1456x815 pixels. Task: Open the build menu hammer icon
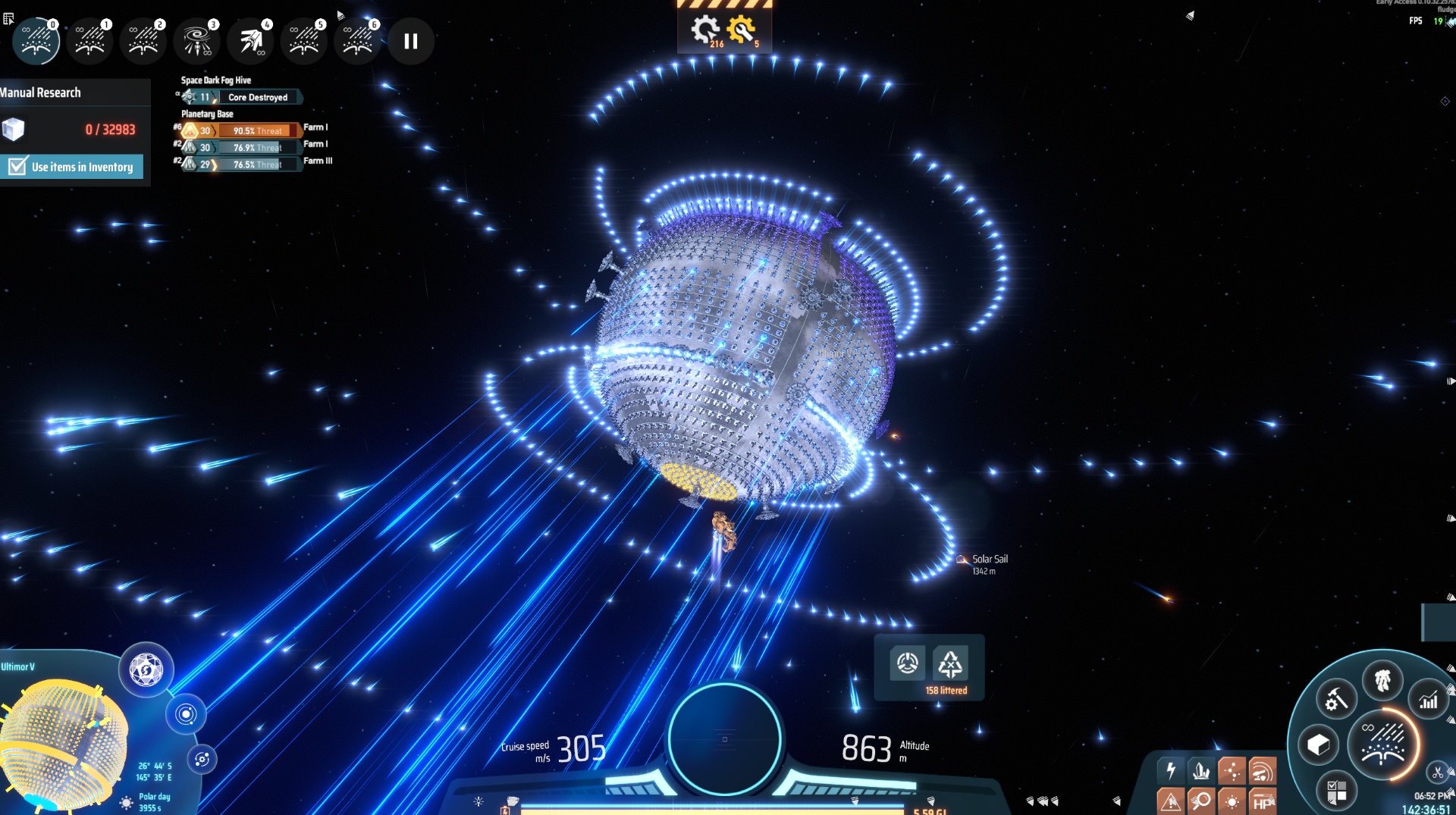click(1335, 699)
